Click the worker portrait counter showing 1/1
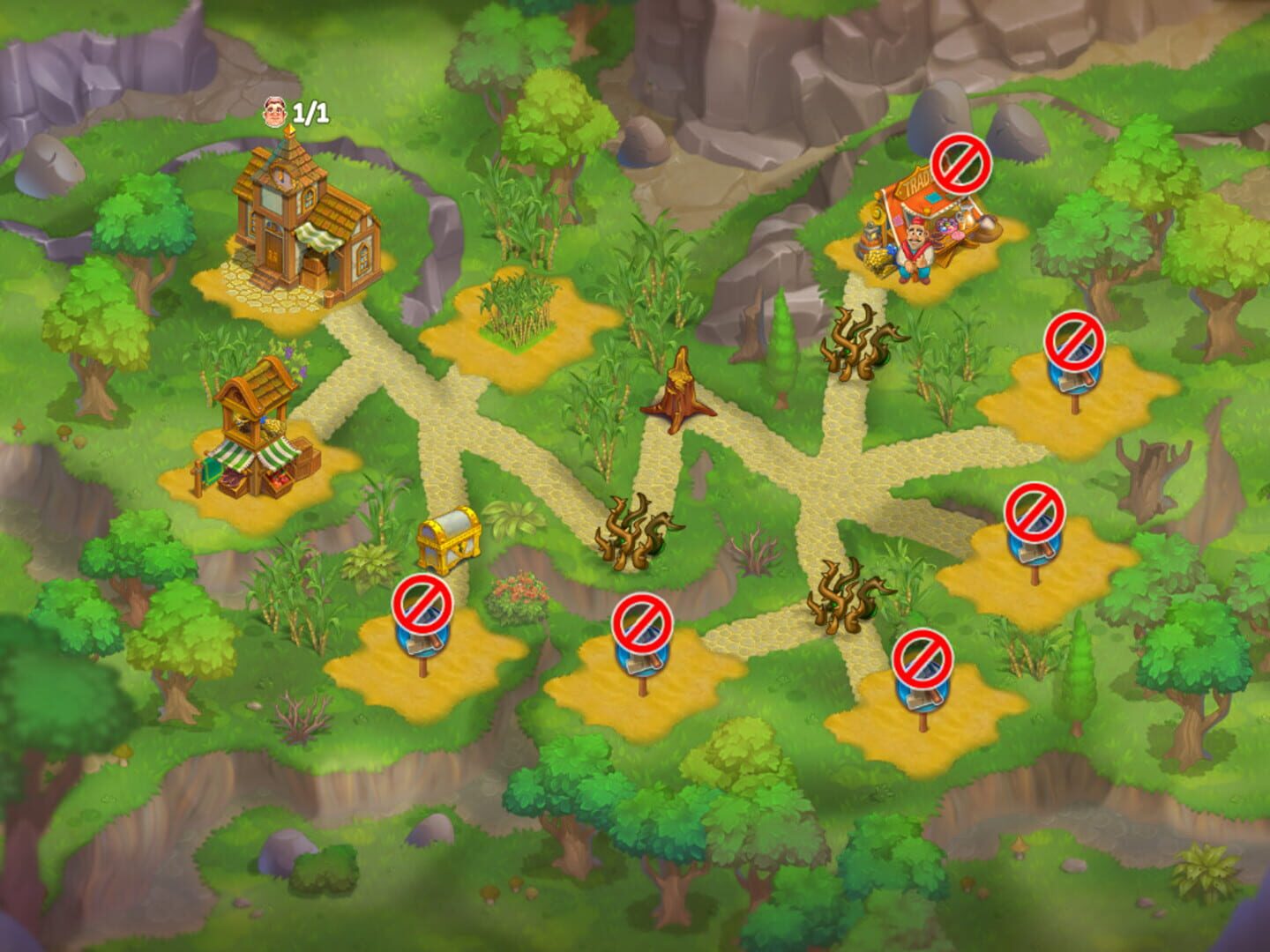This screenshot has height=952, width=1270. tap(291, 112)
